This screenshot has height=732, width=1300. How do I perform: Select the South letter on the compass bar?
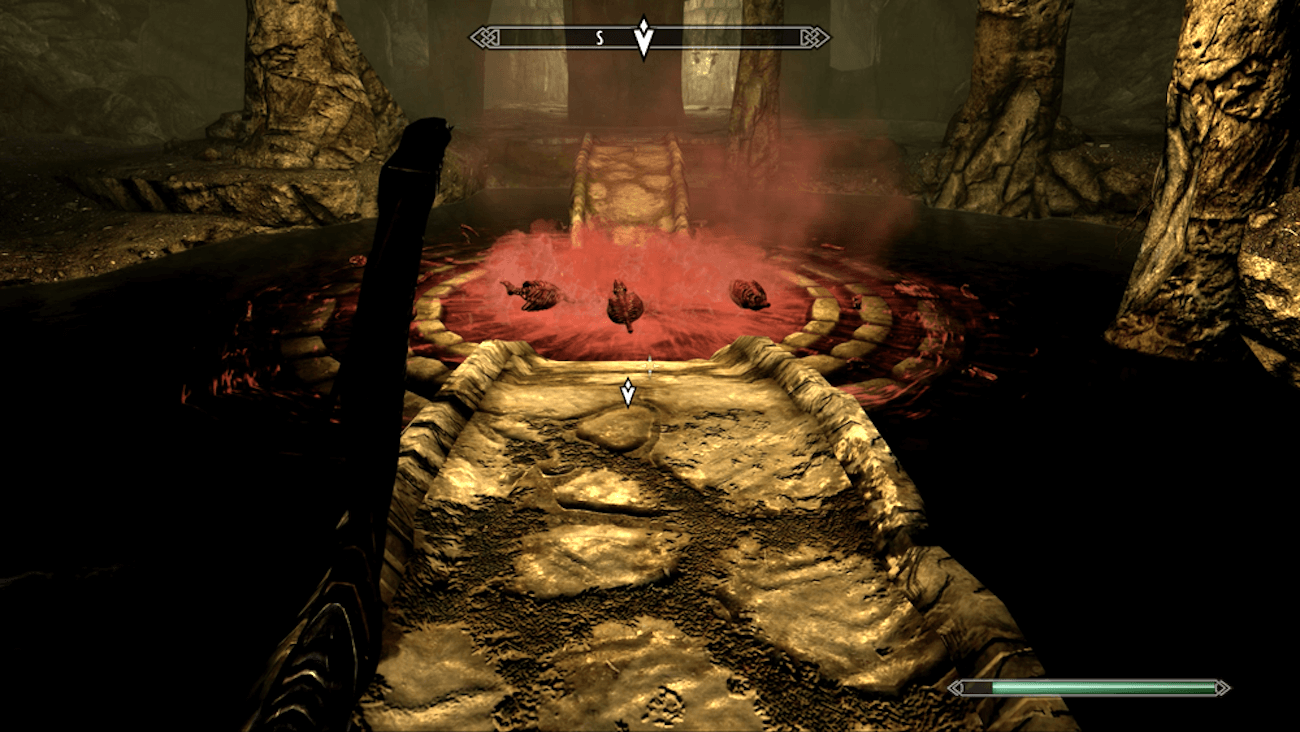600,38
